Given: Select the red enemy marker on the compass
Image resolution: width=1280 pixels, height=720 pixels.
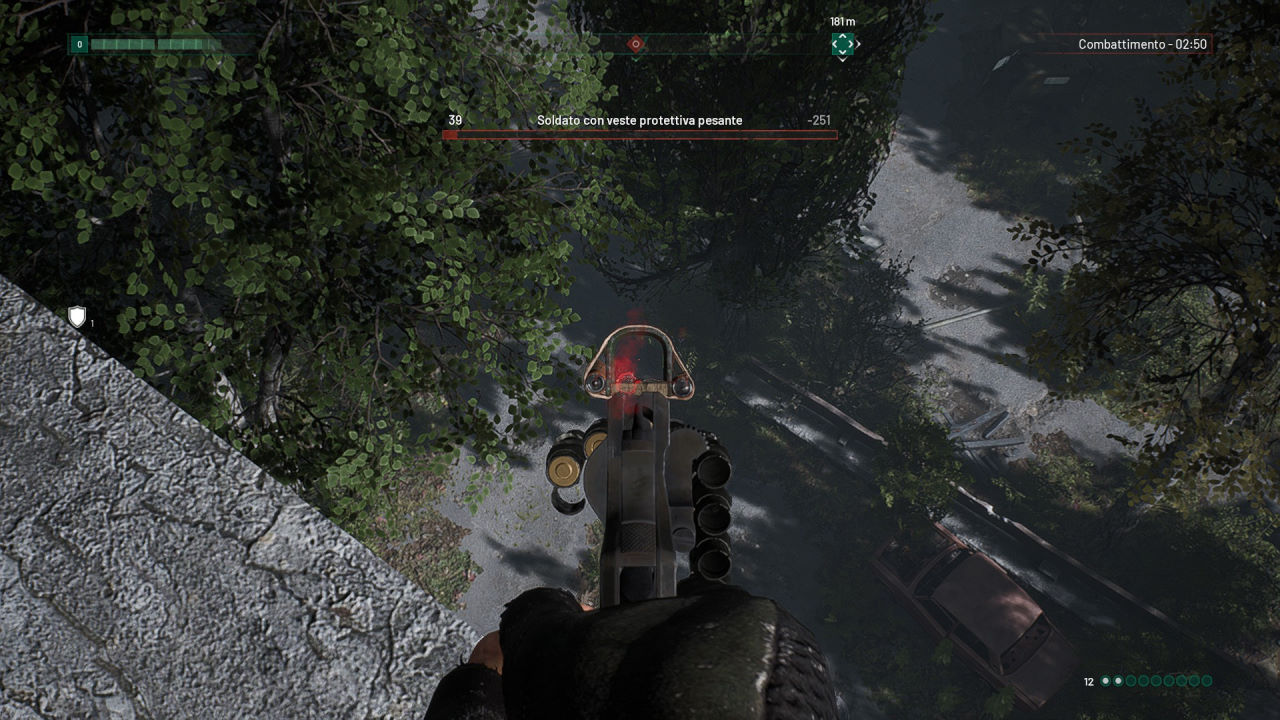Looking at the screenshot, I should pyautogui.click(x=635, y=44).
